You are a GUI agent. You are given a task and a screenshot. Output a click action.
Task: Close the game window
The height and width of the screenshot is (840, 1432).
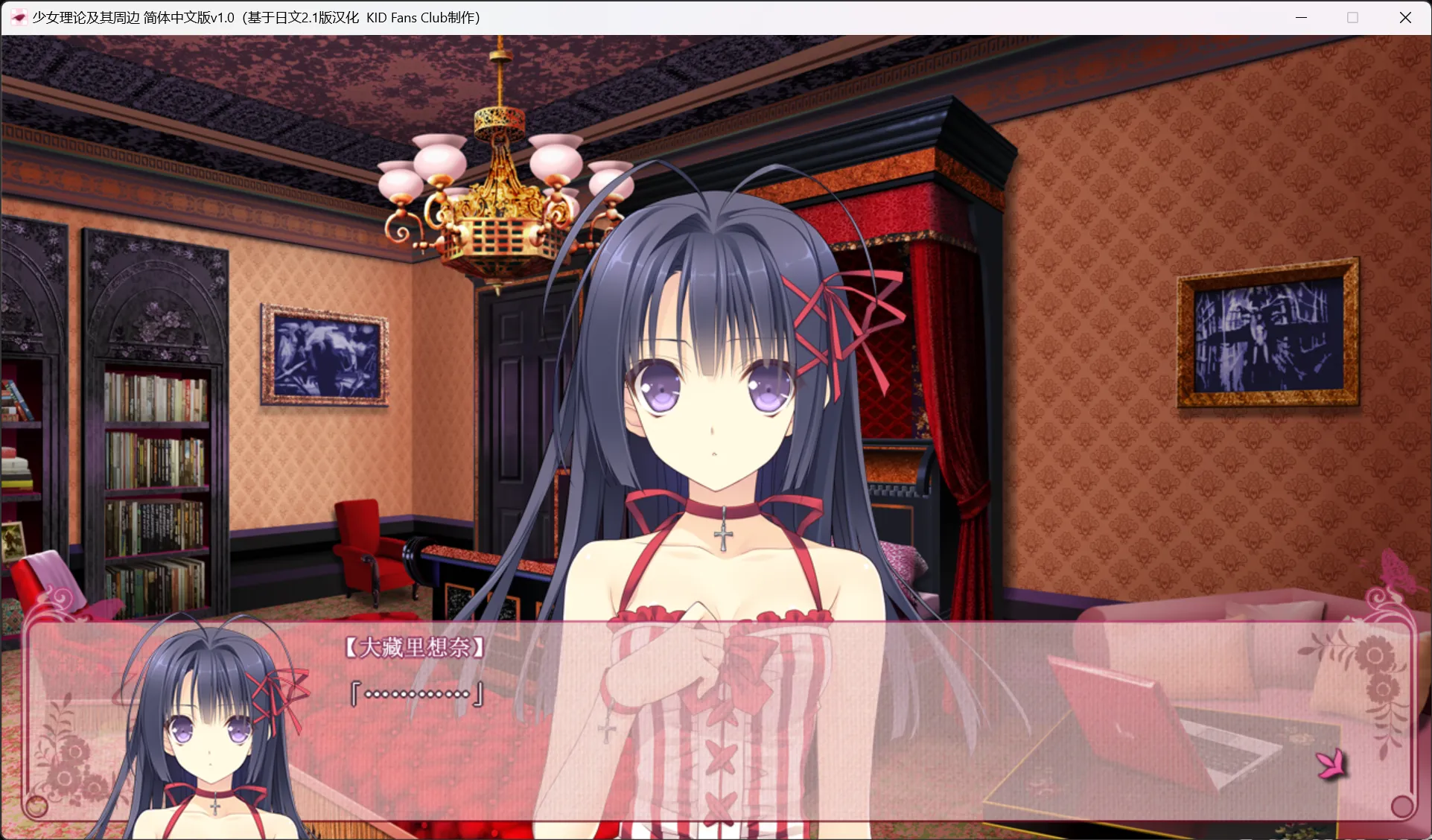click(x=1406, y=16)
